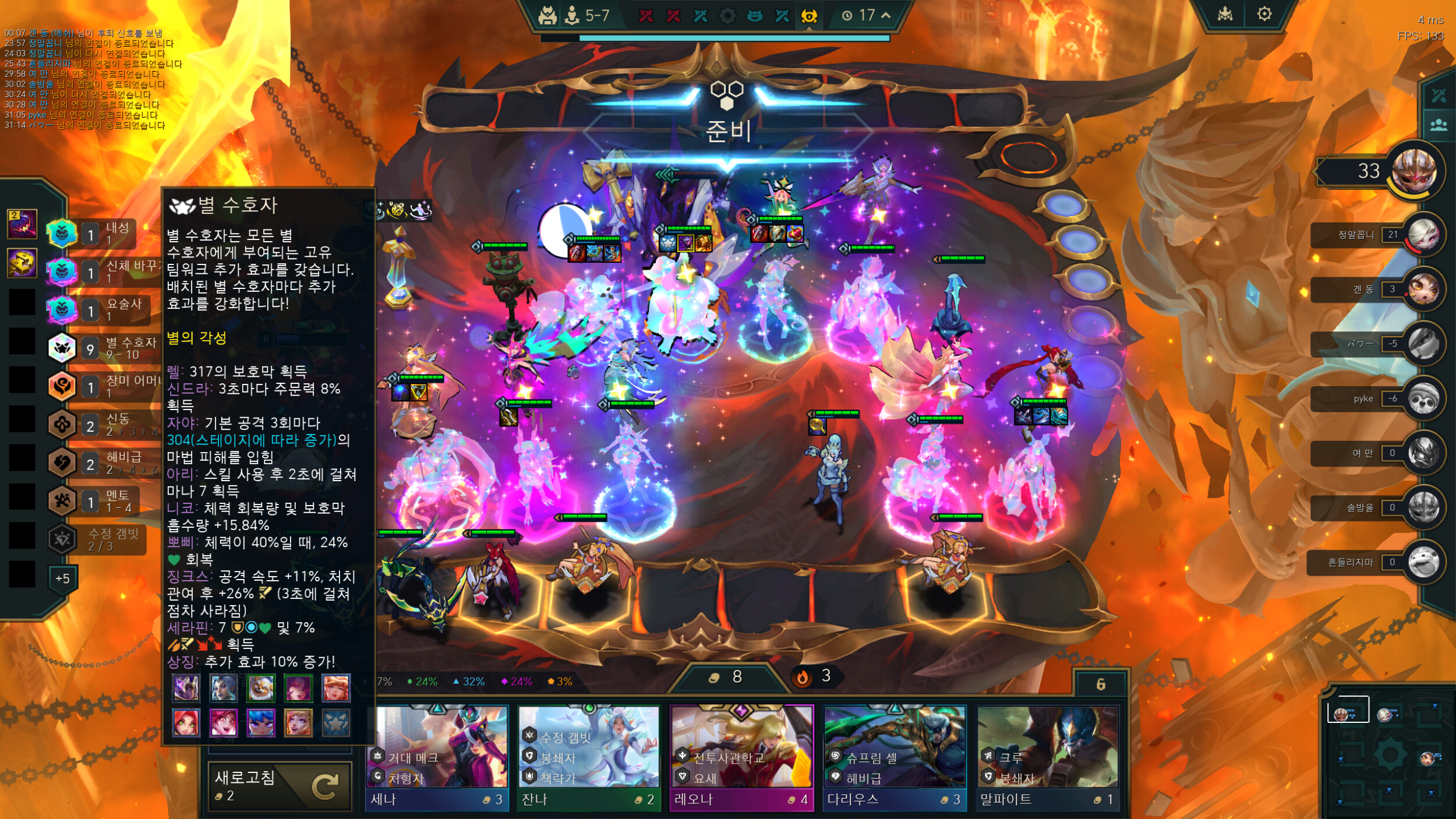This screenshot has height=819, width=1456.
Task: Buy Sejuani from the shop
Action: point(437,757)
